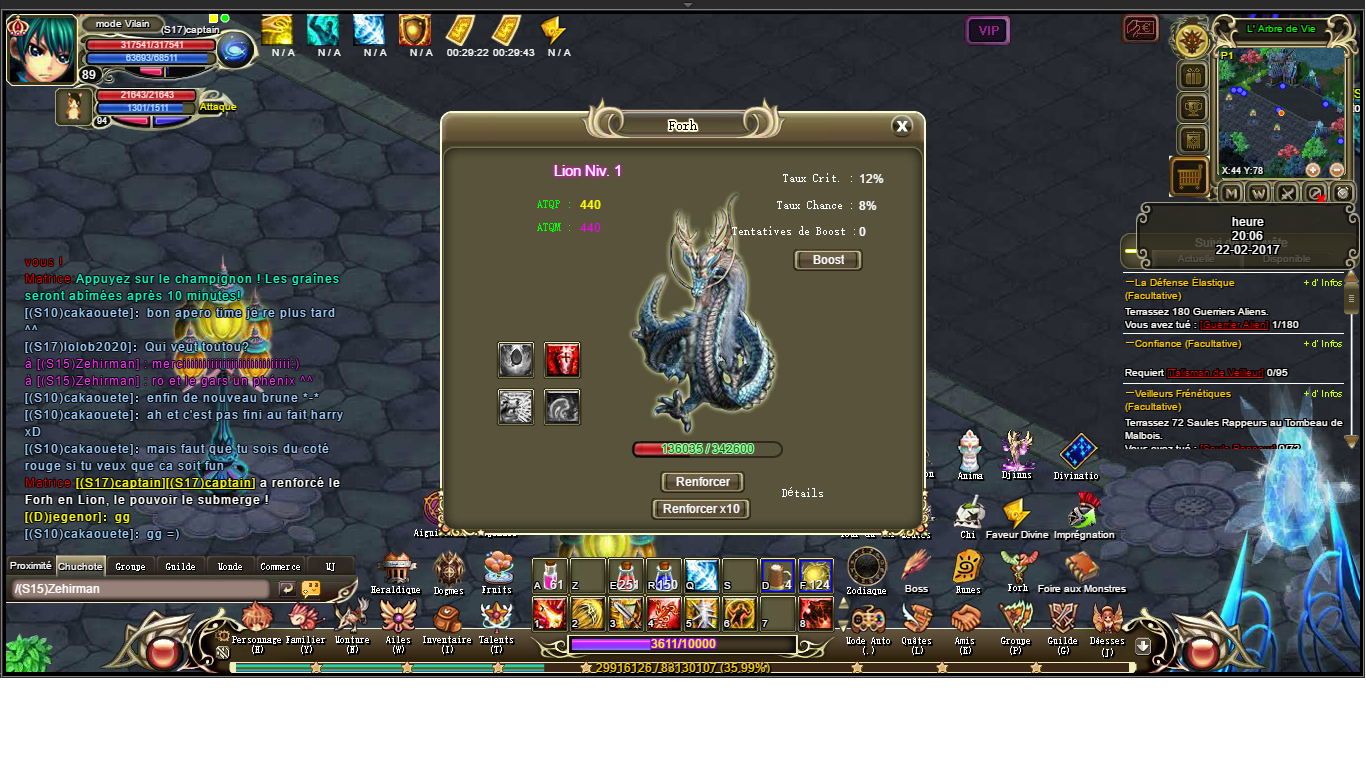Screen dimensions: 1366x768
Task: Click the chat input field
Action: [140, 589]
